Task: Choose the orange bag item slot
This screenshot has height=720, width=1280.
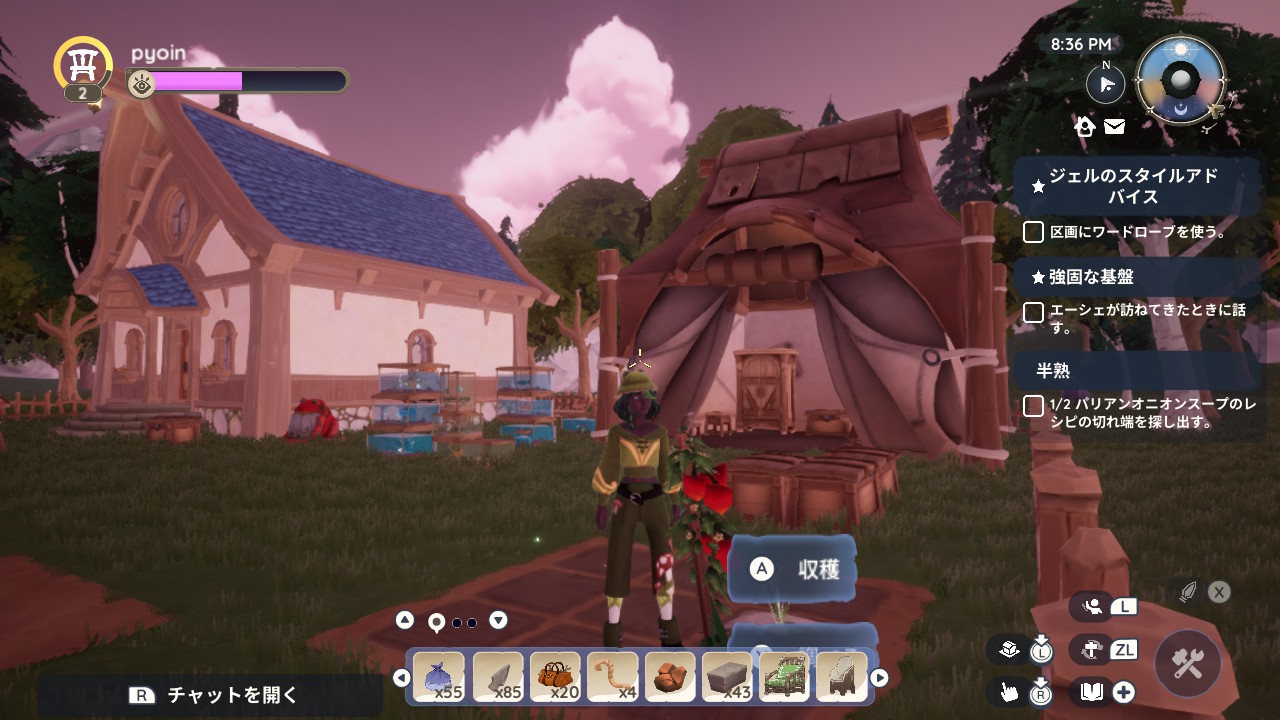Action: pyautogui.click(x=555, y=678)
